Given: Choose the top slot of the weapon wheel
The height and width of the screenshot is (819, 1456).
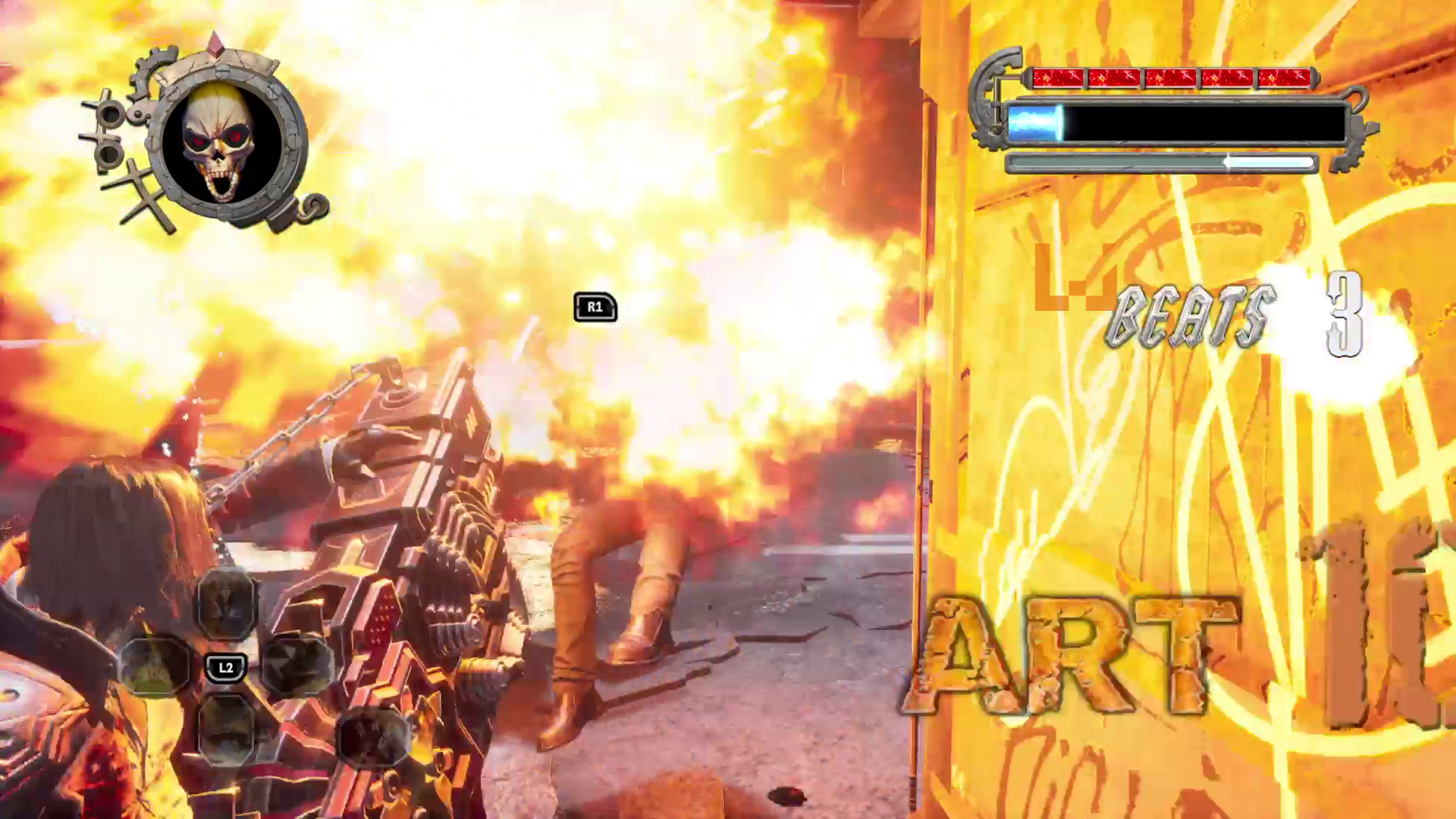Looking at the screenshot, I should 226,604.
